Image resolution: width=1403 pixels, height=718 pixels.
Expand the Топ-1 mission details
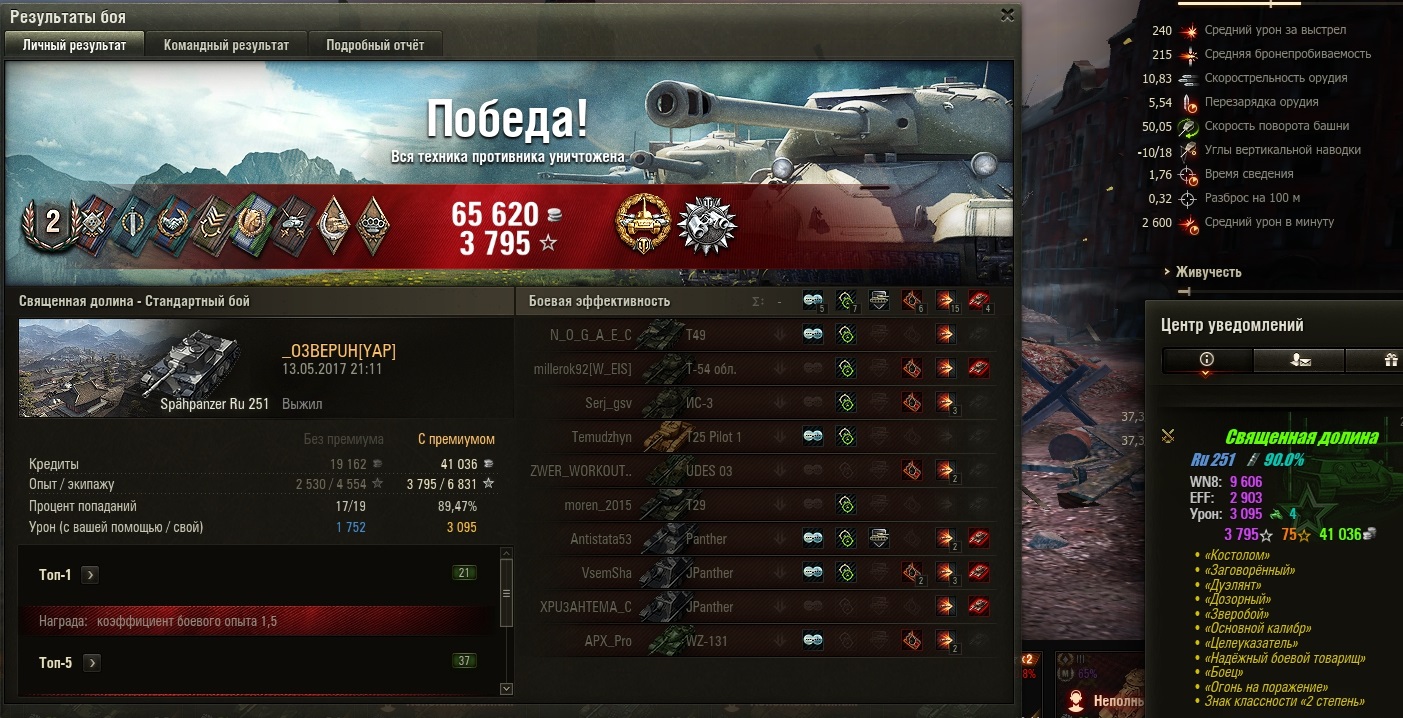(90, 574)
